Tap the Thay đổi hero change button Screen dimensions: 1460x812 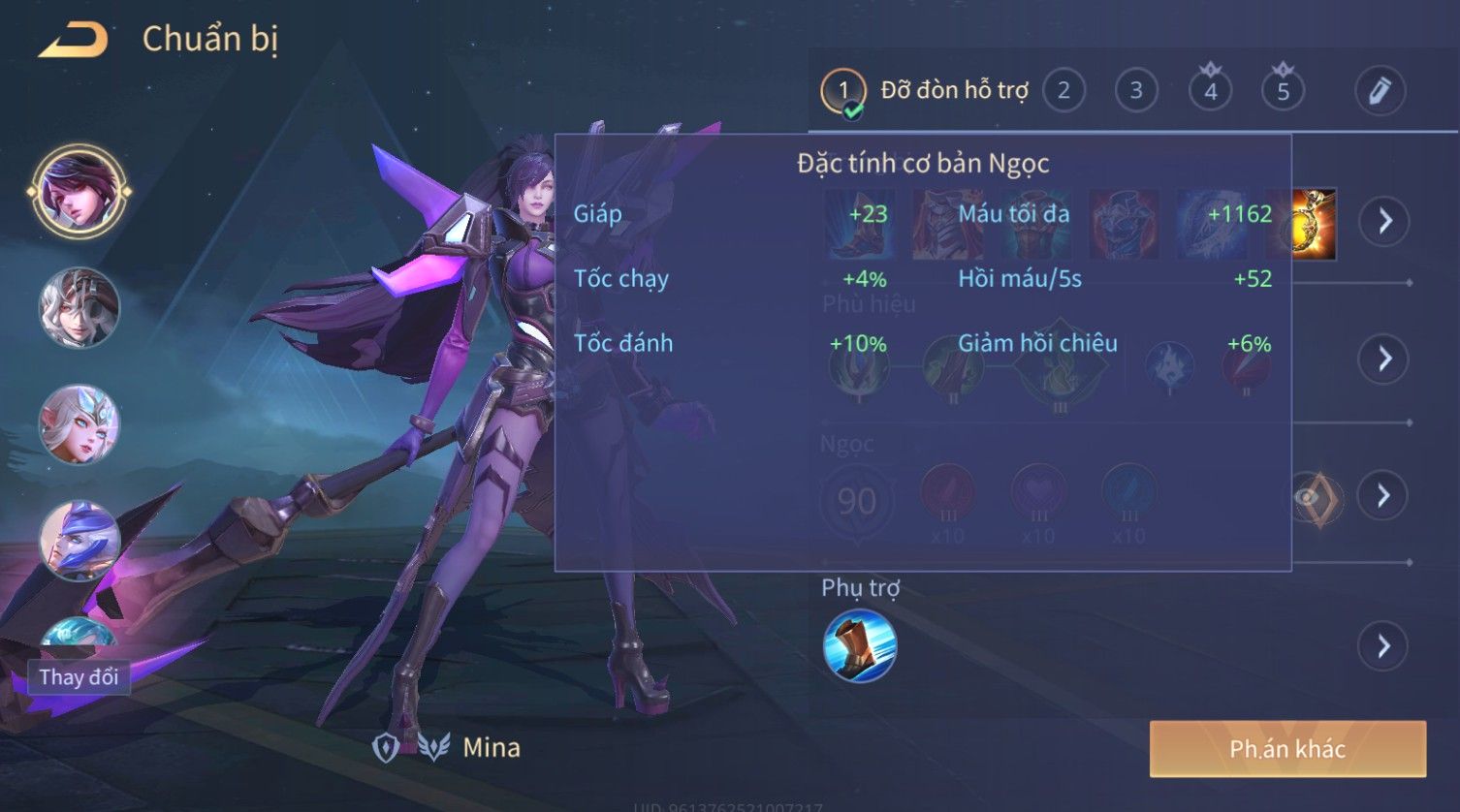click(79, 676)
